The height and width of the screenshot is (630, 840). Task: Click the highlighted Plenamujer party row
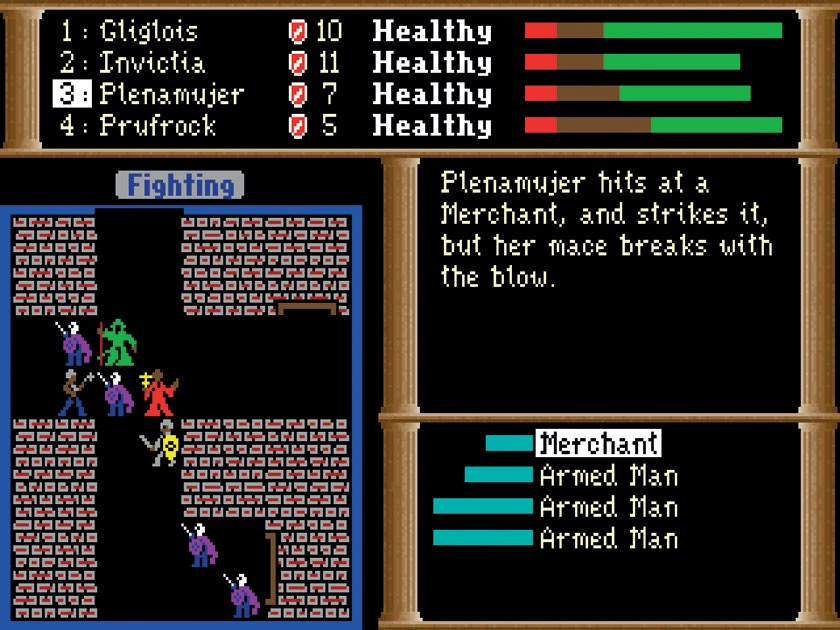tap(171, 95)
